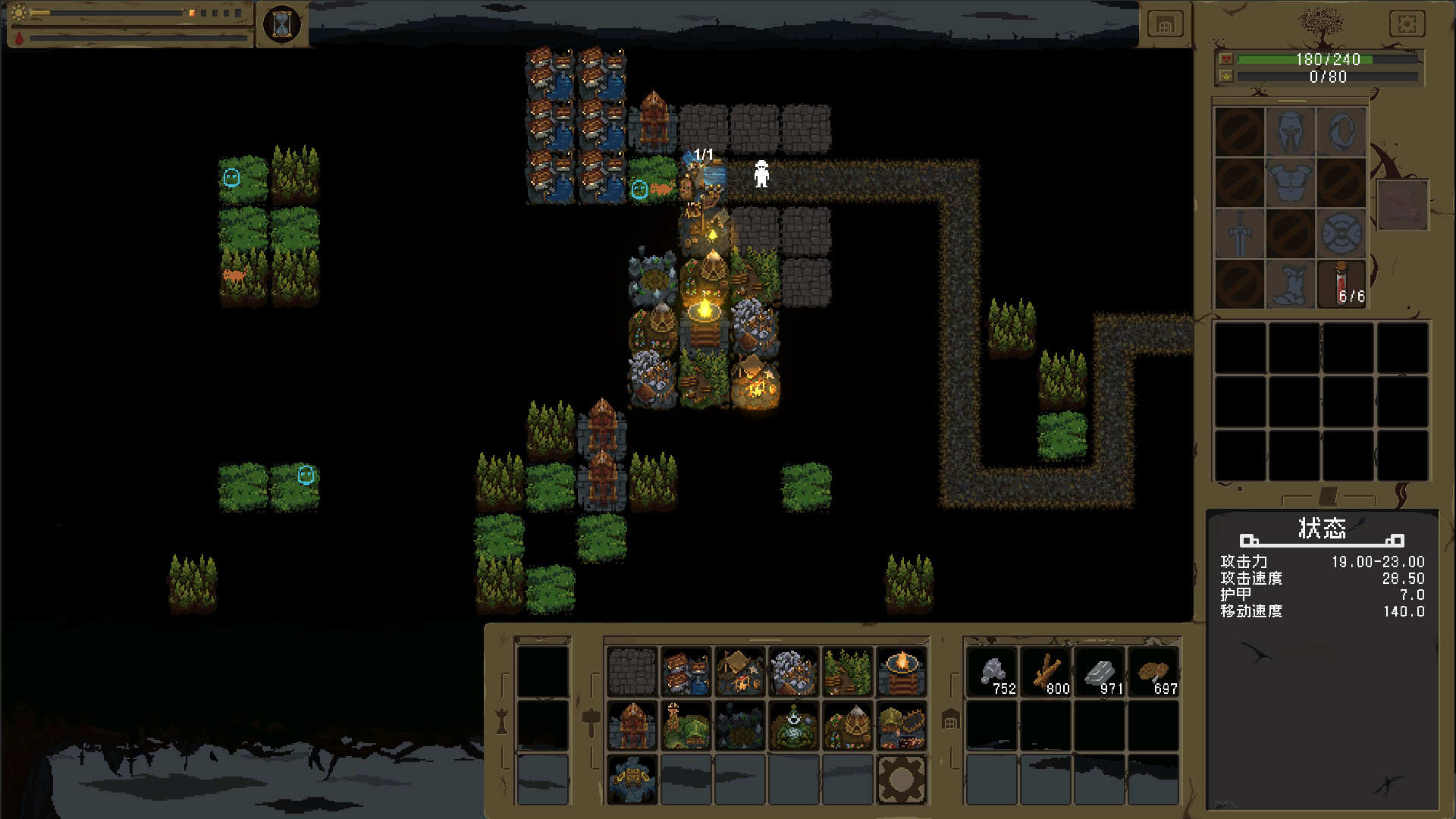Click the building icon beside the top map bar

(1165, 24)
